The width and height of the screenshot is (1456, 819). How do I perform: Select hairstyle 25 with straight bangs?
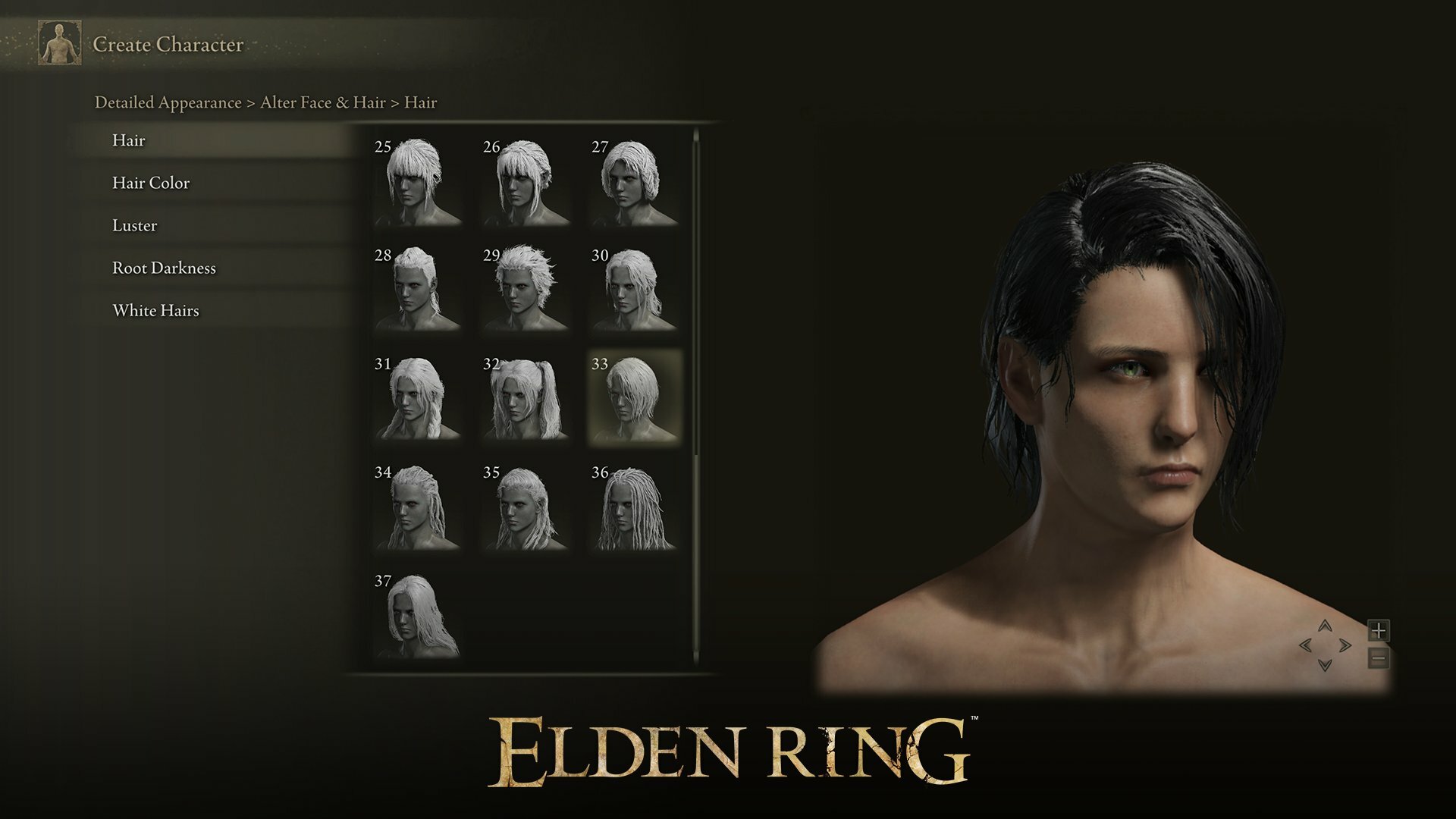click(x=419, y=182)
